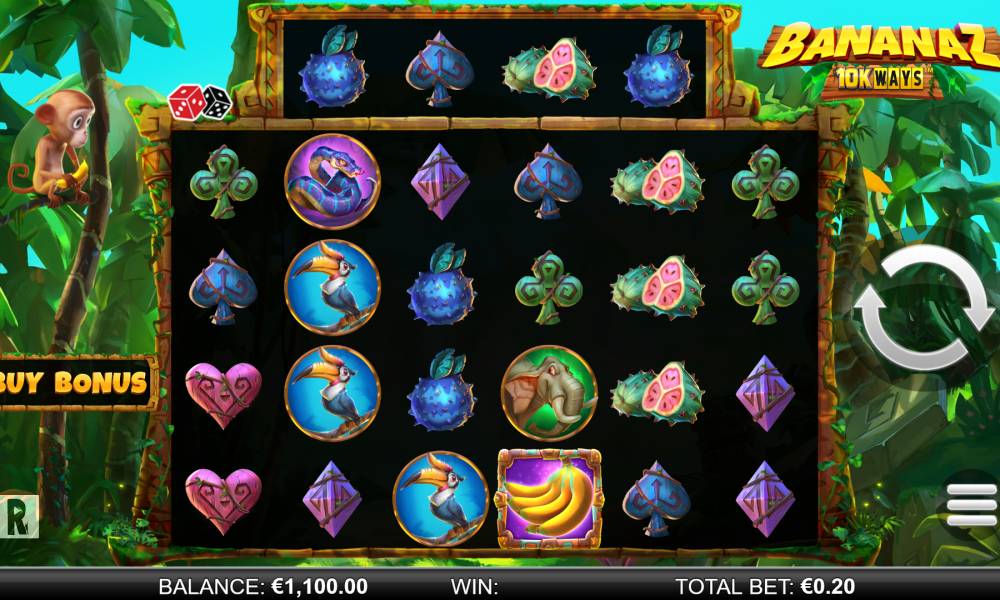Spin the reels with the circular arrows button
1000x600 pixels.
pos(922,310)
